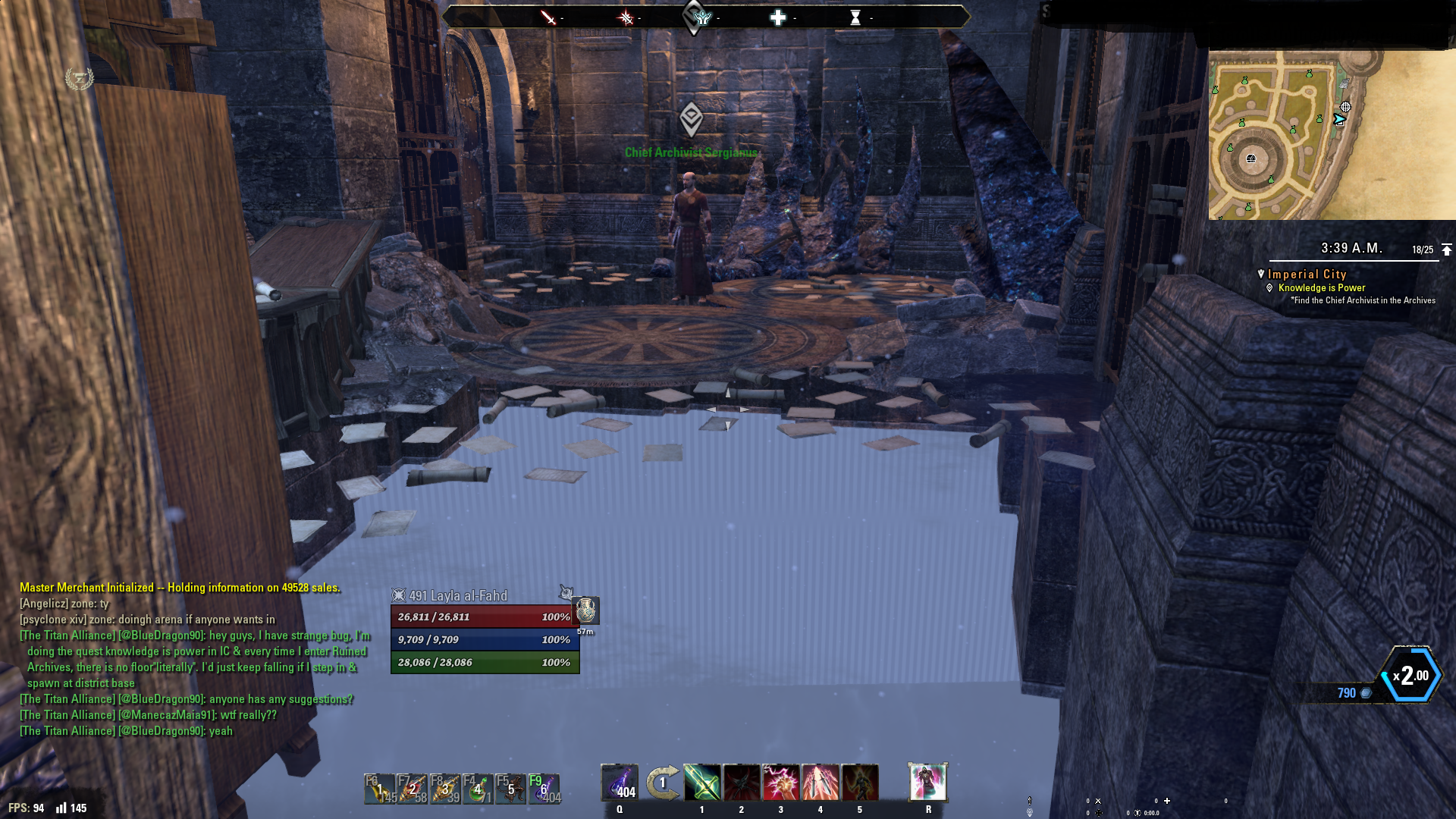This screenshot has height=819, width=1456.
Task: Activate the green glowing sword ability
Action: [702, 783]
